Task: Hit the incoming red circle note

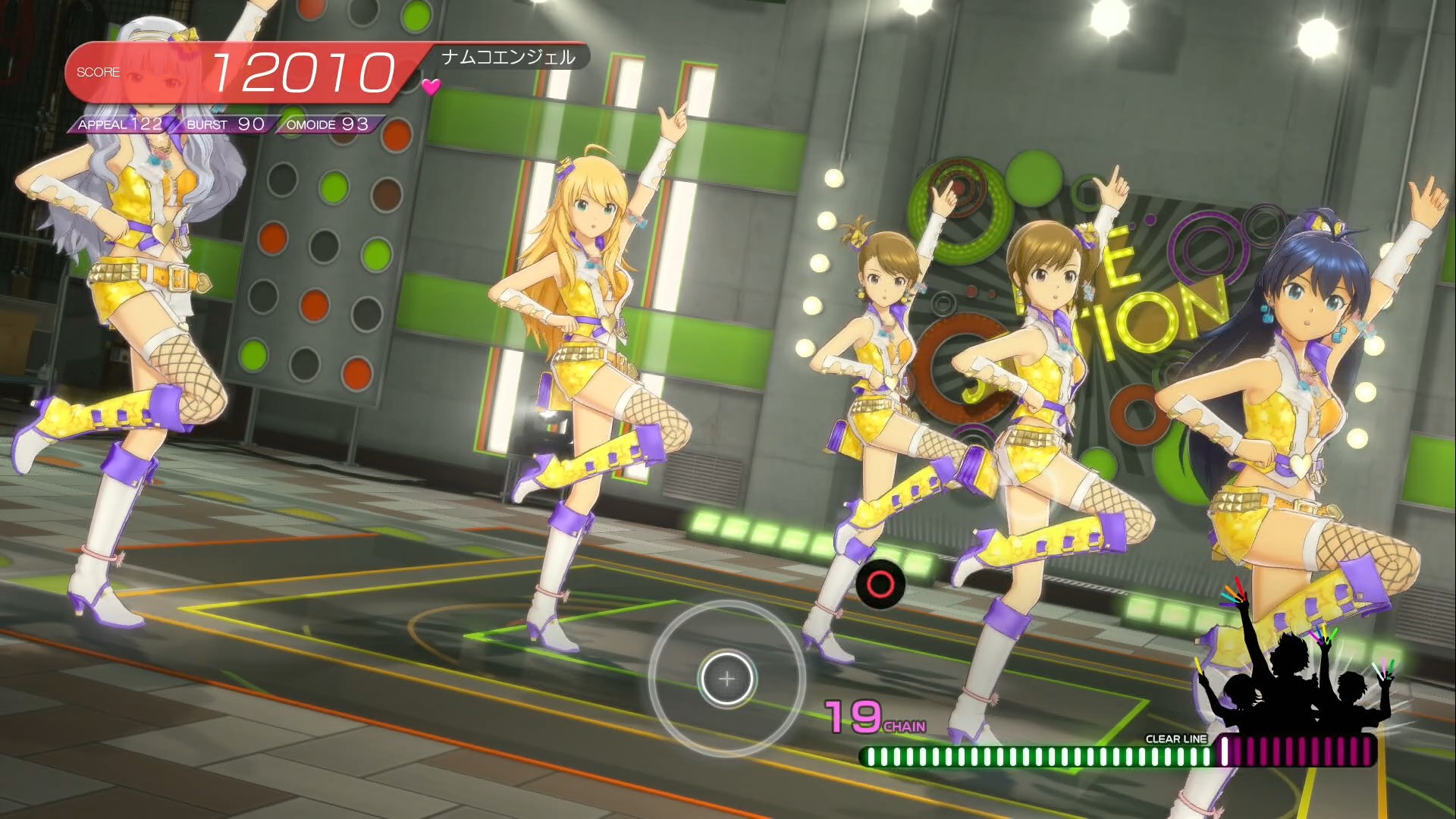Action: click(x=880, y=584)
